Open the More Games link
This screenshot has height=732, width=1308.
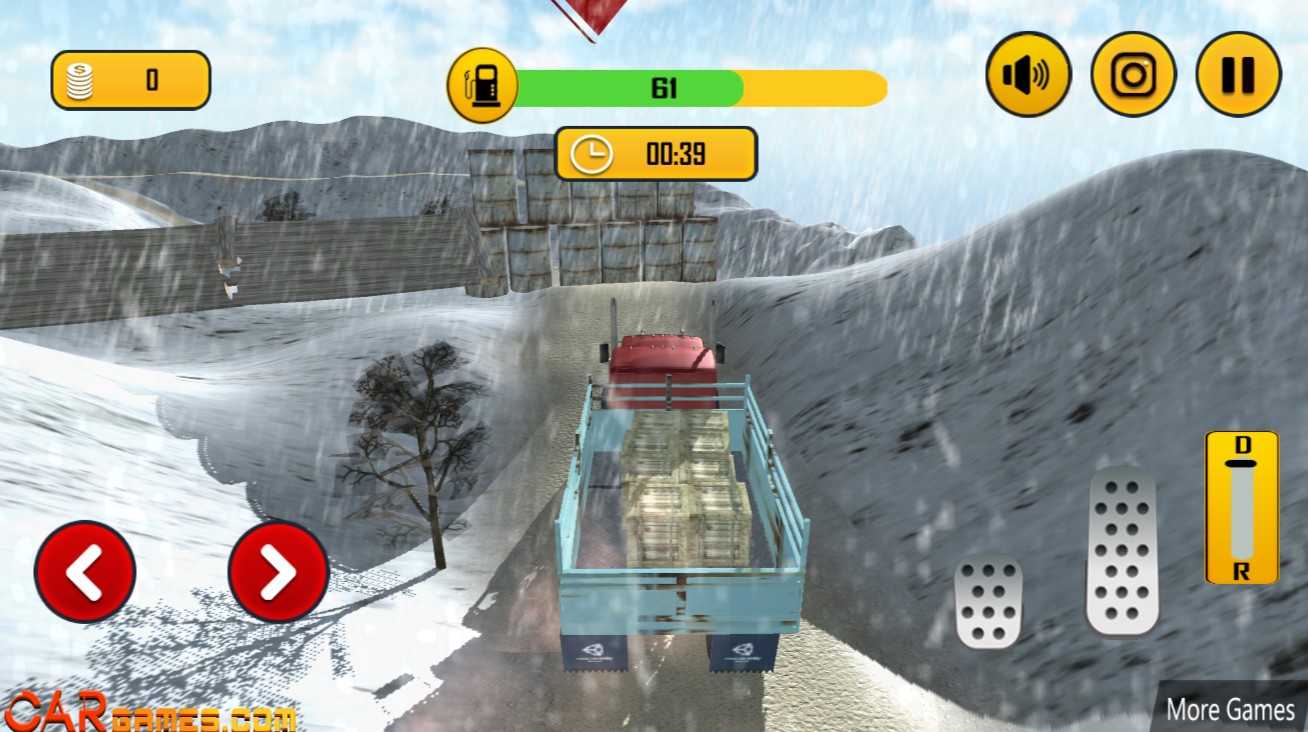(x=1230, y=709)
